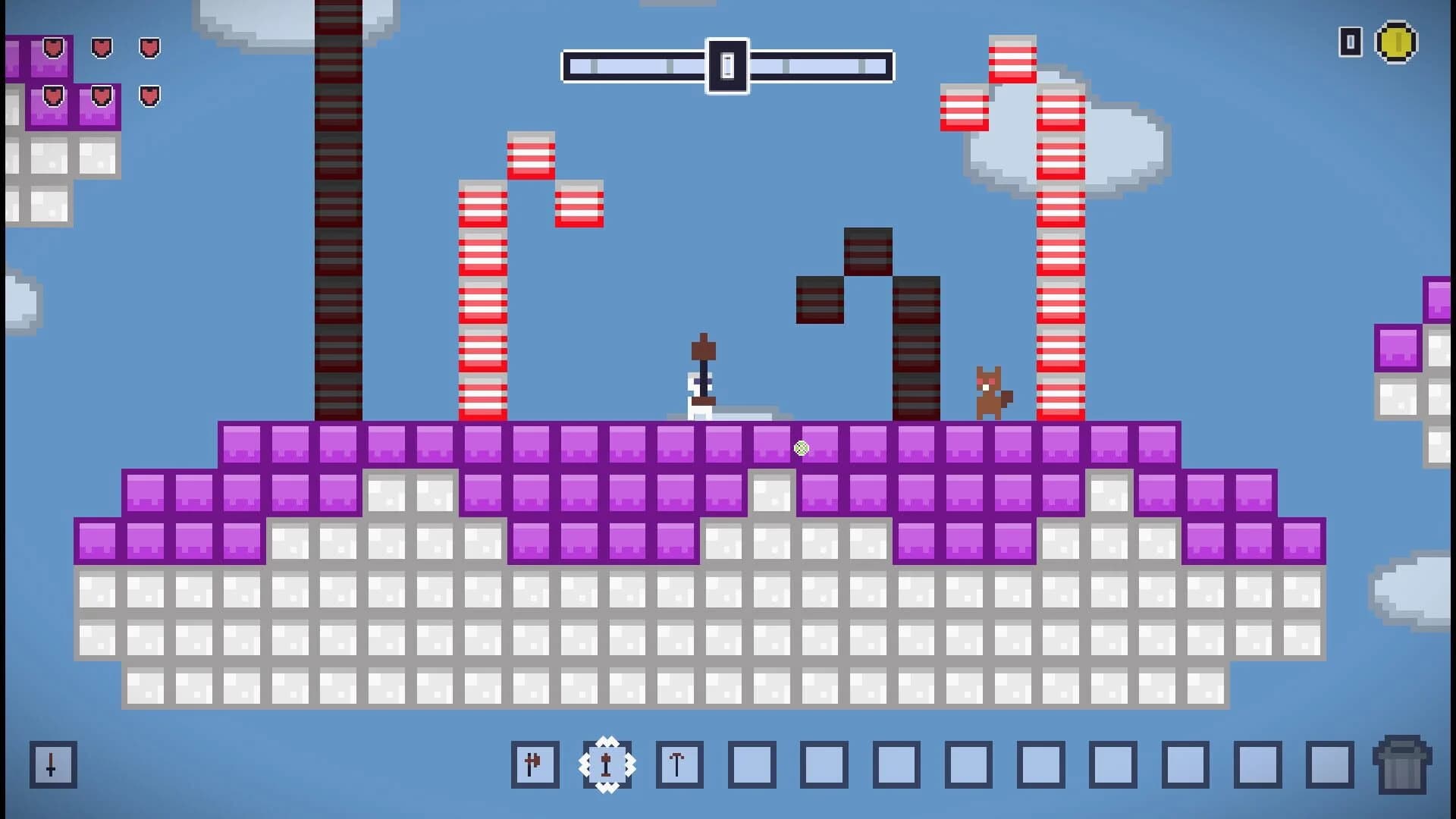The height and width of the screenshot is (819, 1456).
Task: Select the pole tool at bottom left
Action: coord(52,764)
